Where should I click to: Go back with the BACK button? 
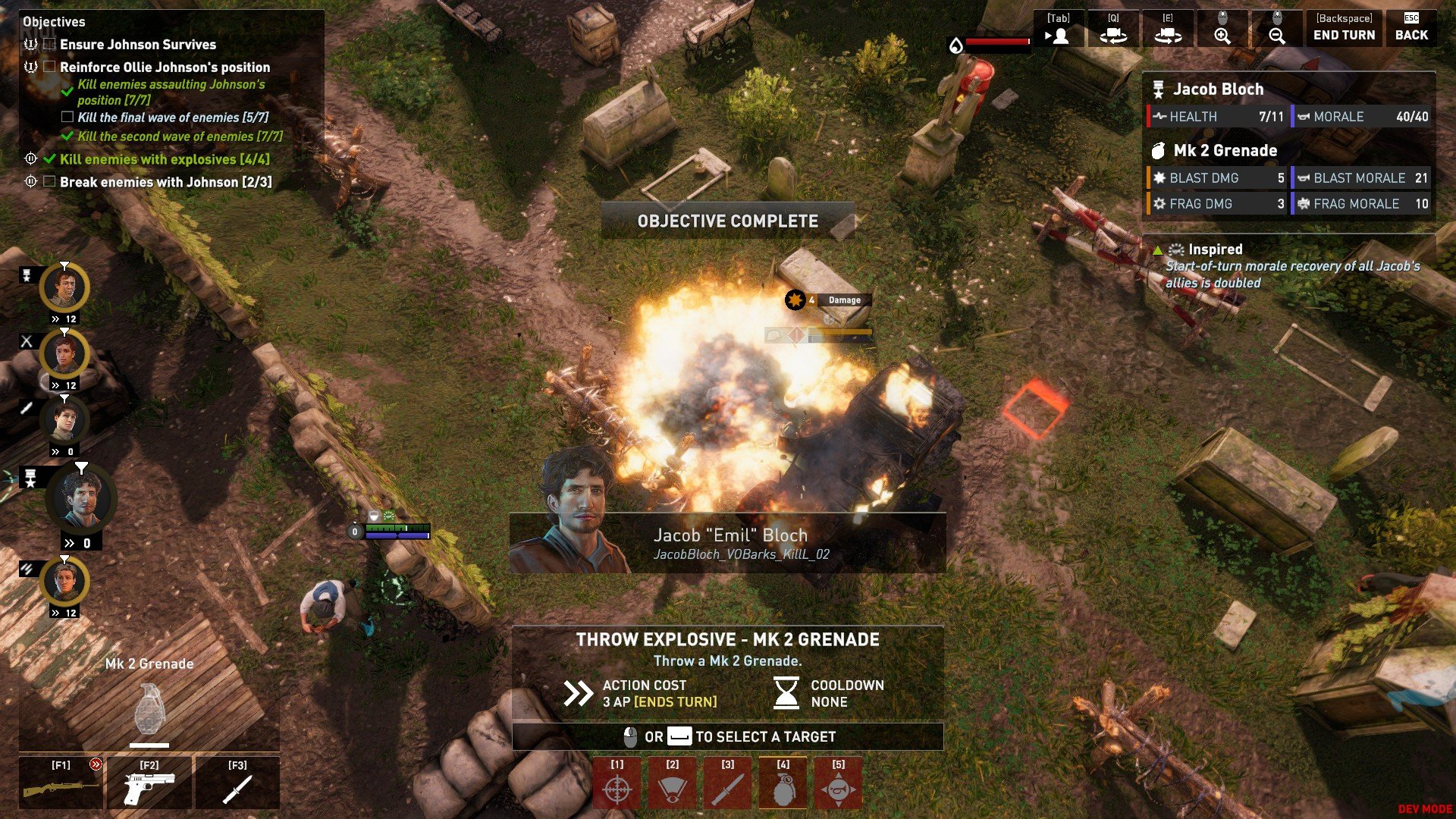point(1411,29)
